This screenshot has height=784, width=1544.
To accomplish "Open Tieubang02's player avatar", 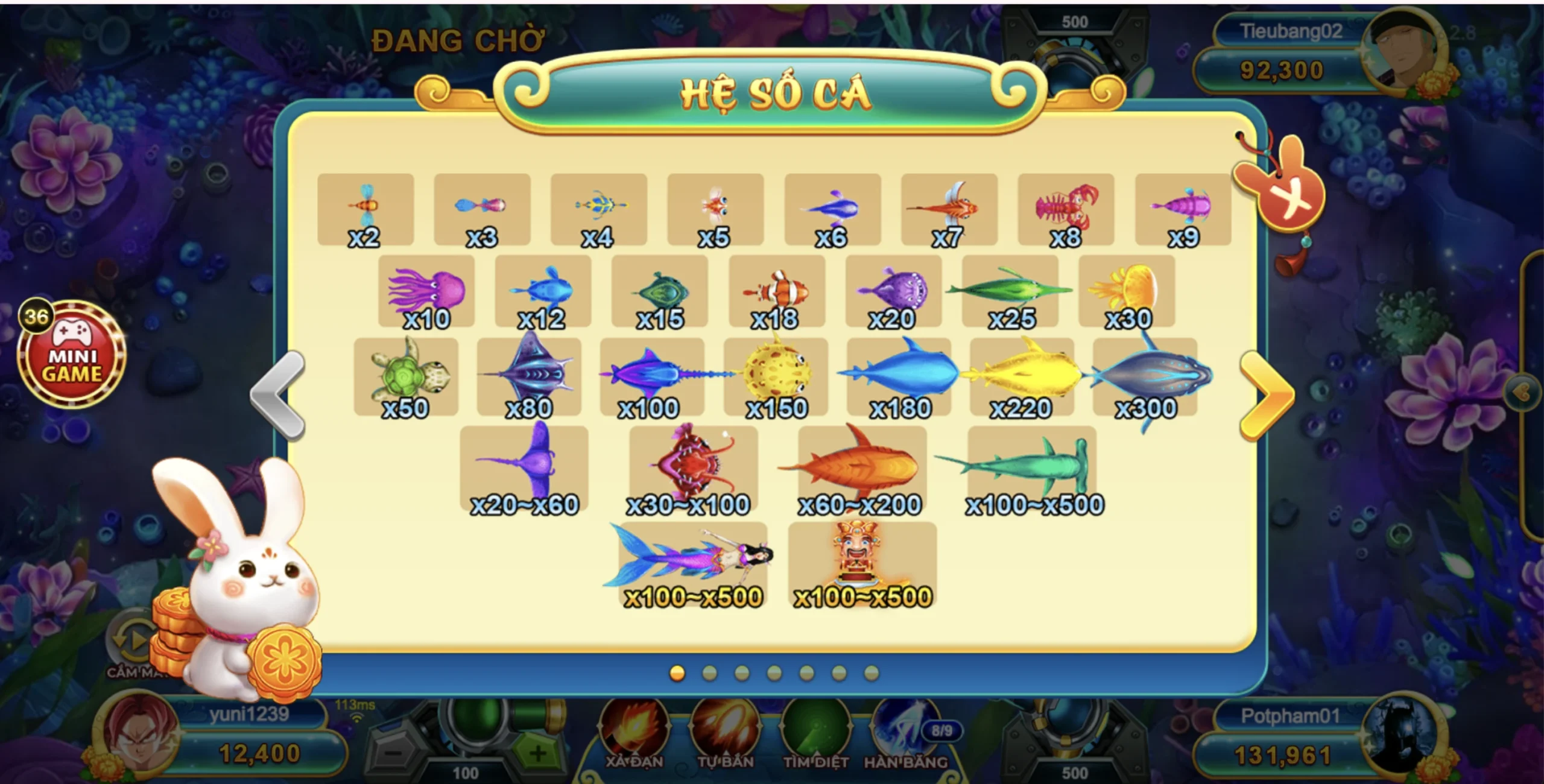I will (1404, 51).
